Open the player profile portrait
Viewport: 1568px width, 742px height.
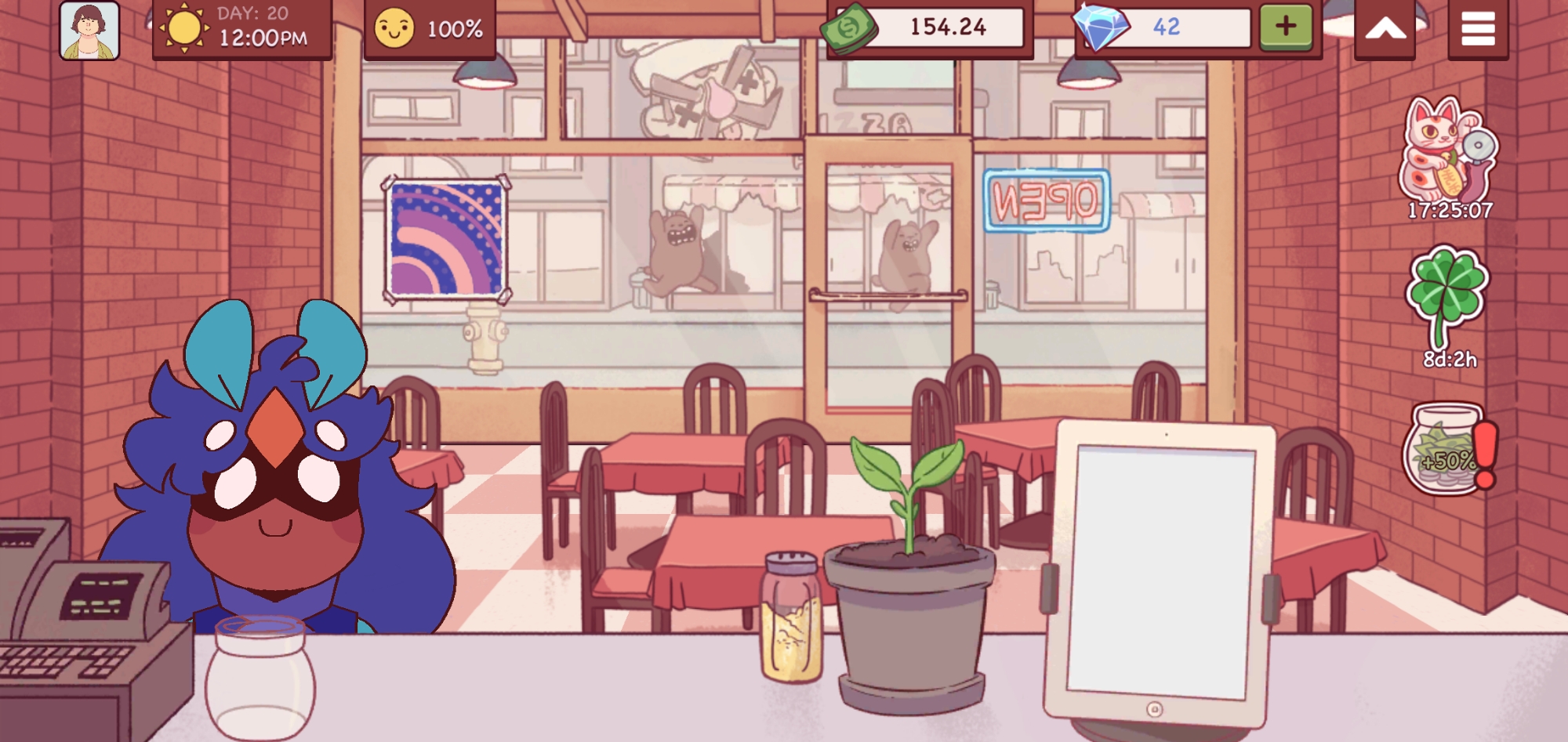89,30
